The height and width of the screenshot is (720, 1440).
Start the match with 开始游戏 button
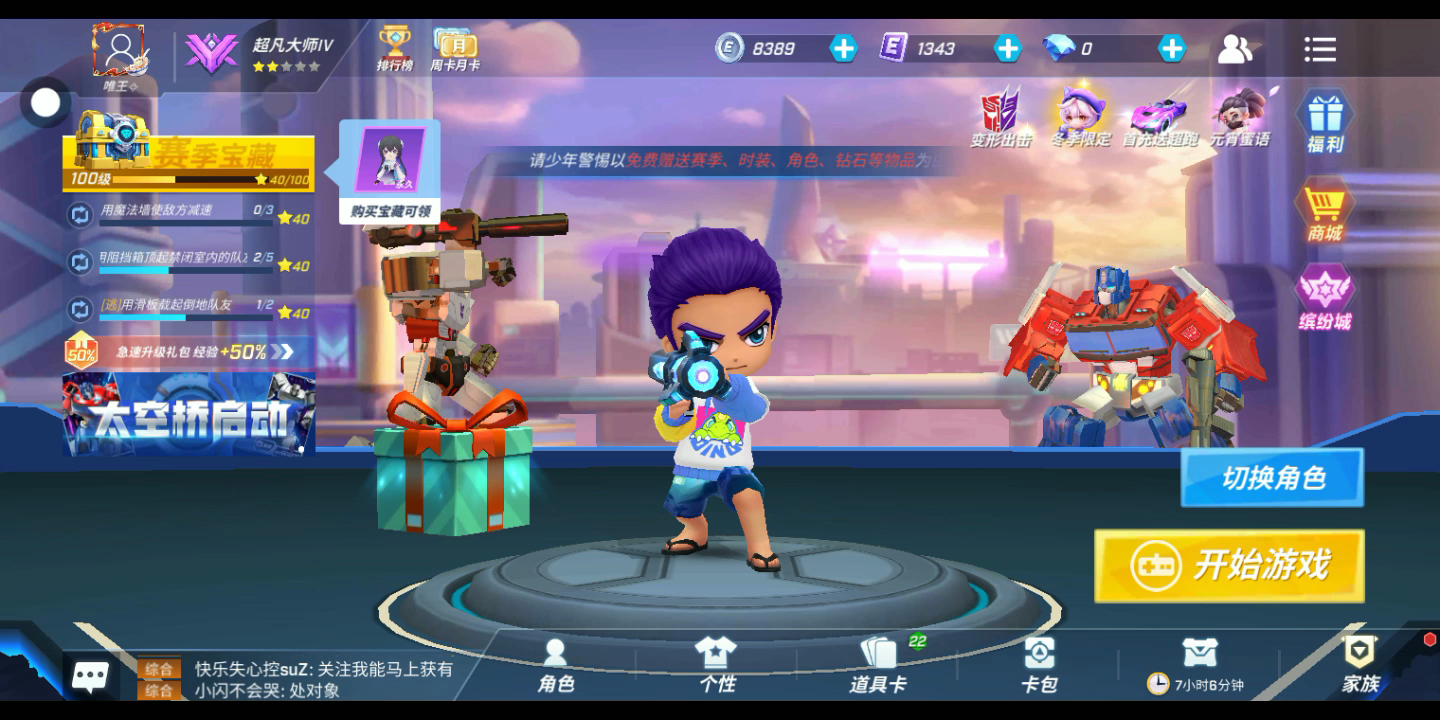tap(1229, 566)
